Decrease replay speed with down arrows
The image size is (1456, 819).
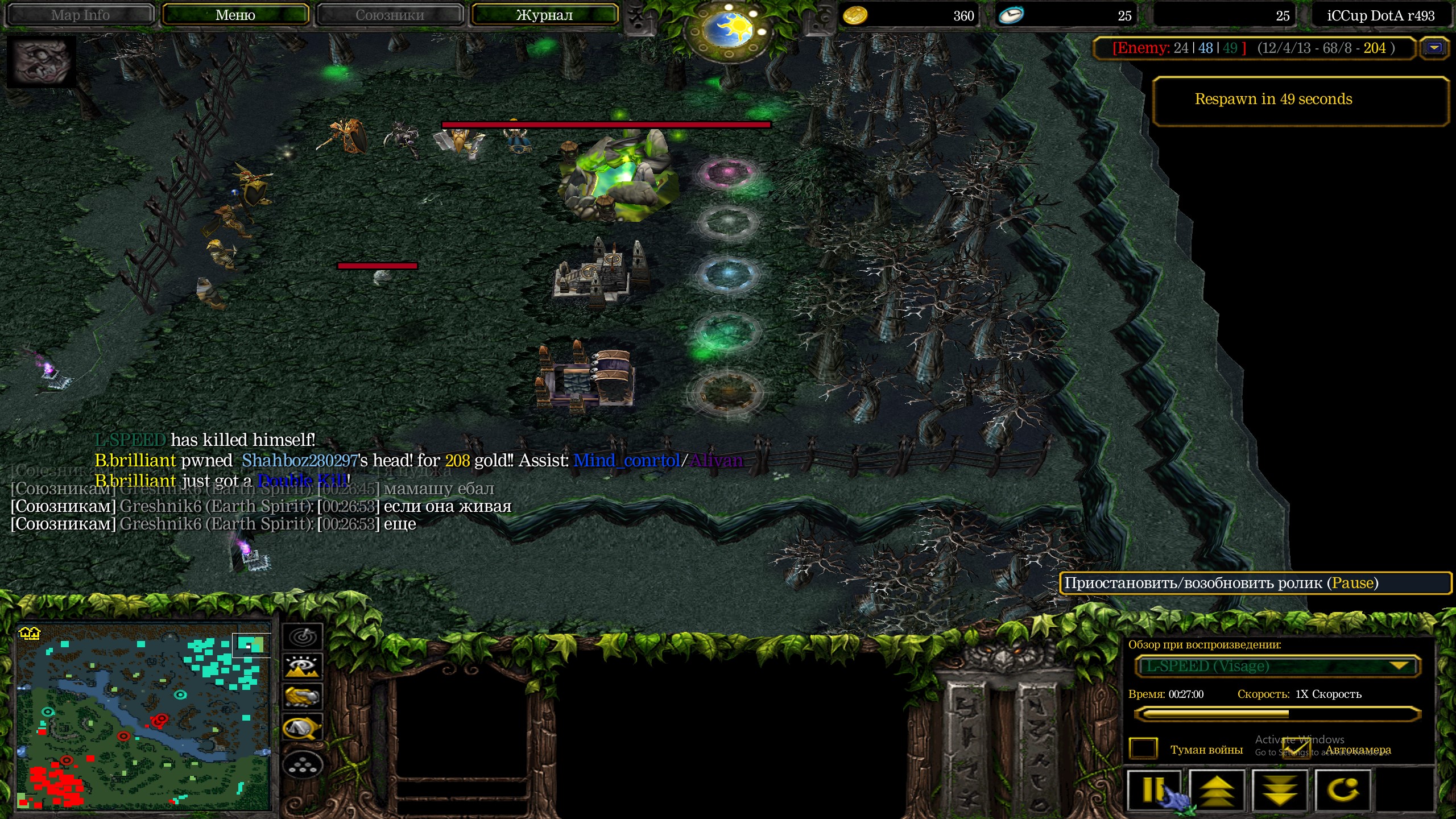coord(1279,790)
